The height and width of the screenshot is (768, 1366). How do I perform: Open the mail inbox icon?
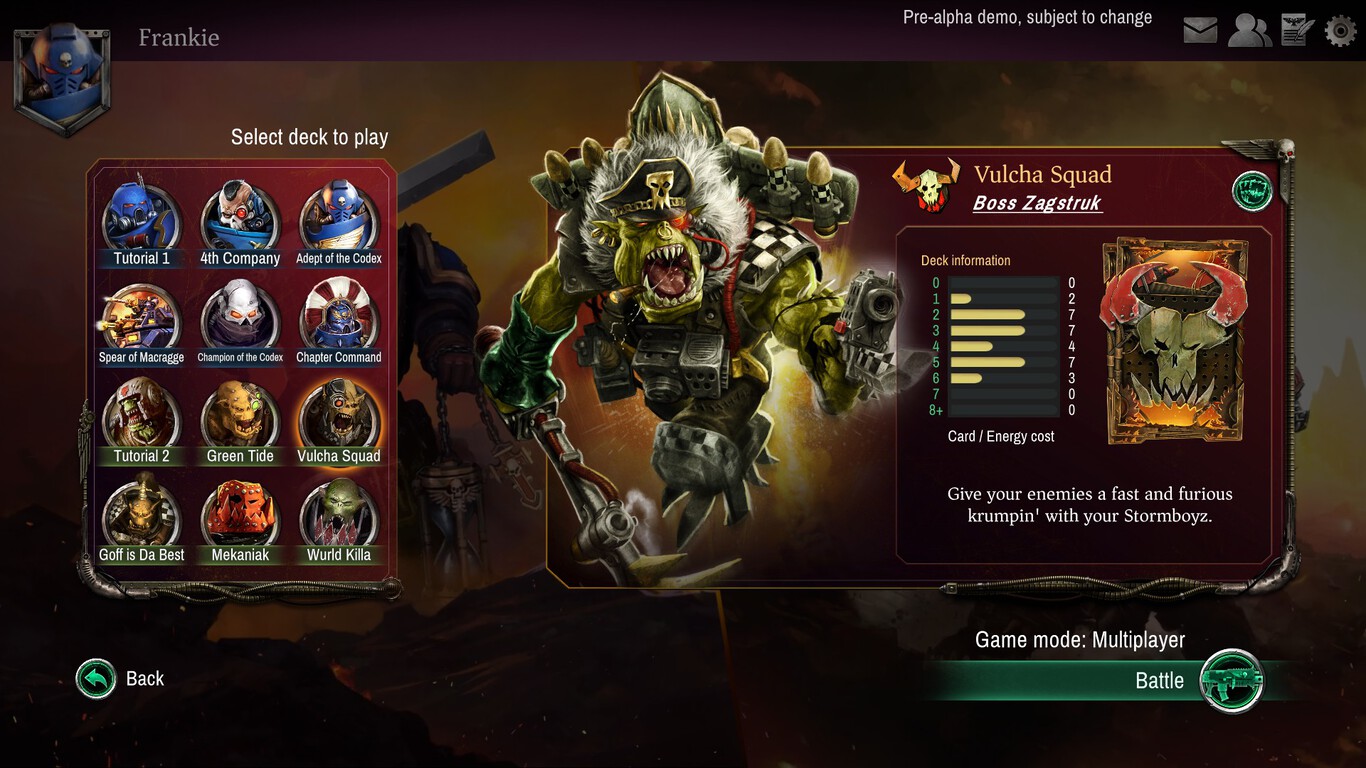pos(1199,30)
